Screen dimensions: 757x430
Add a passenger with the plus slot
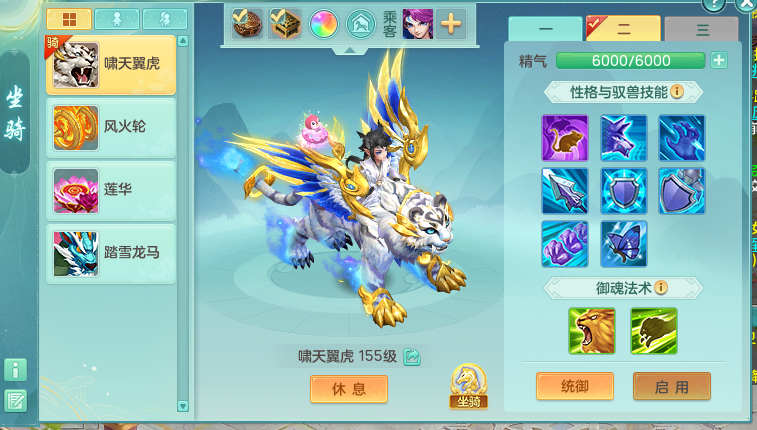tap(451, 23)
